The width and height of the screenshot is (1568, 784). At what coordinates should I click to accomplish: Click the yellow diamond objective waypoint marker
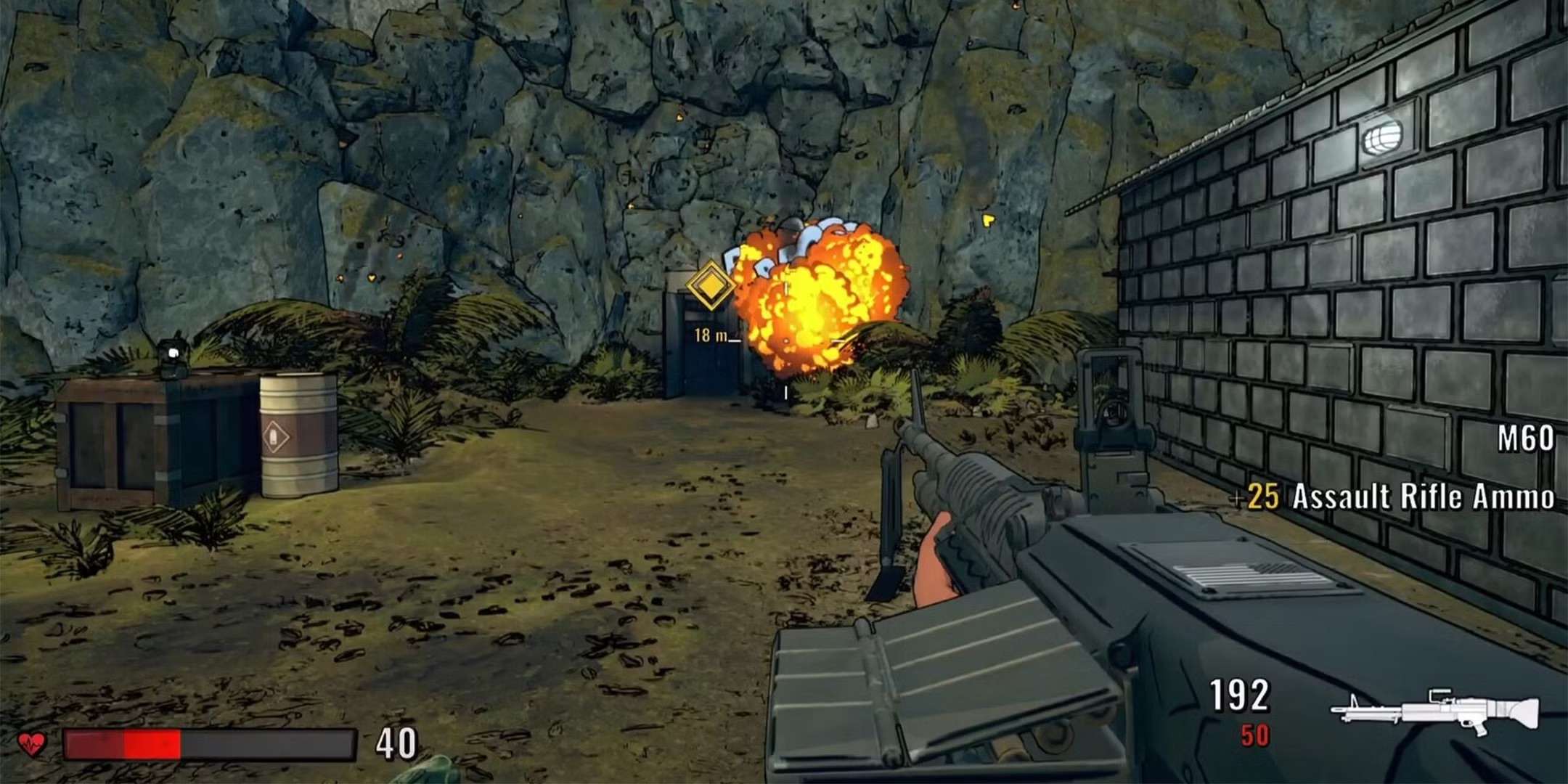tap(710, 285)
